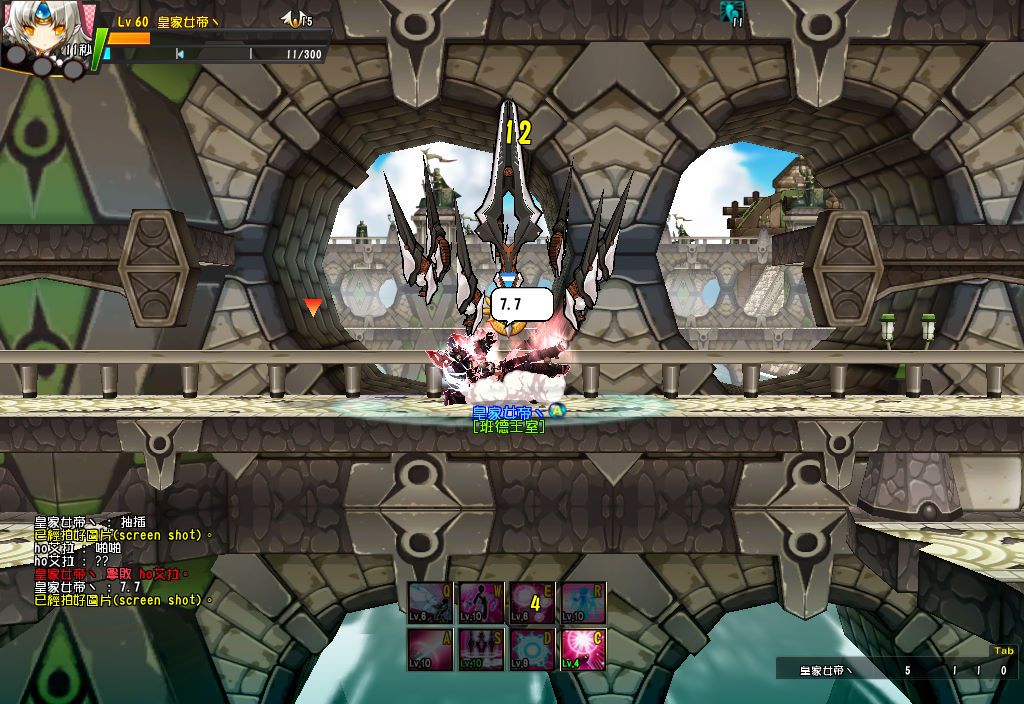Image resolution: width=1024 pixels, height=704 pixels.
Task: Activate the Q skill slot
Action: [431, 602]
